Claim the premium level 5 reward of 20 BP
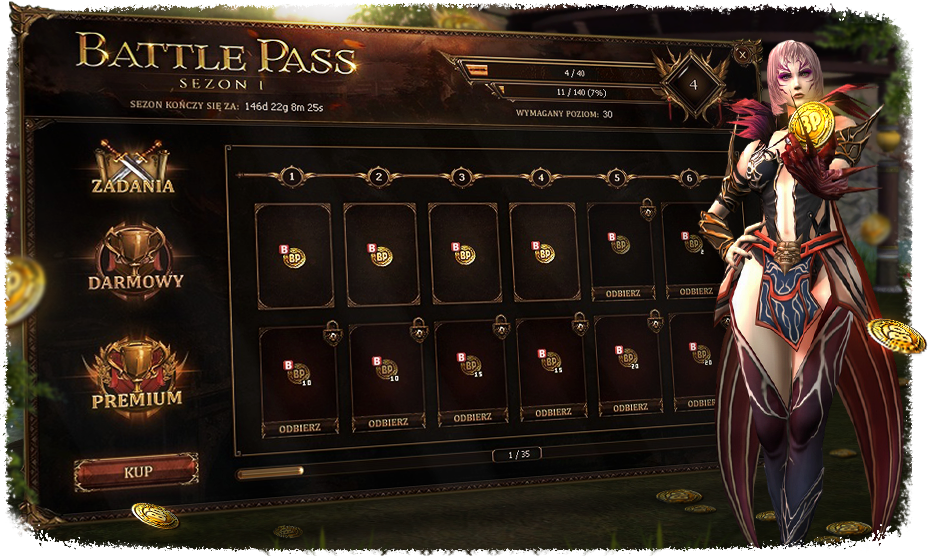The image size is (928, 556). (x=631, y=408)
